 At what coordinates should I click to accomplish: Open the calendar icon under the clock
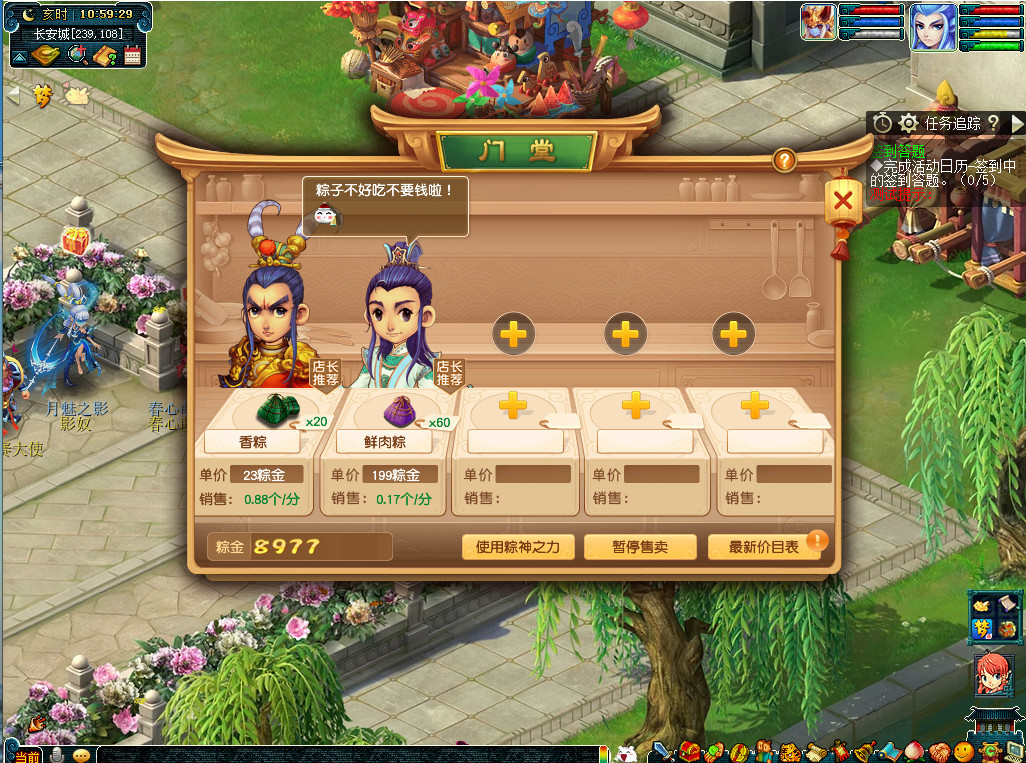point(132,56)
